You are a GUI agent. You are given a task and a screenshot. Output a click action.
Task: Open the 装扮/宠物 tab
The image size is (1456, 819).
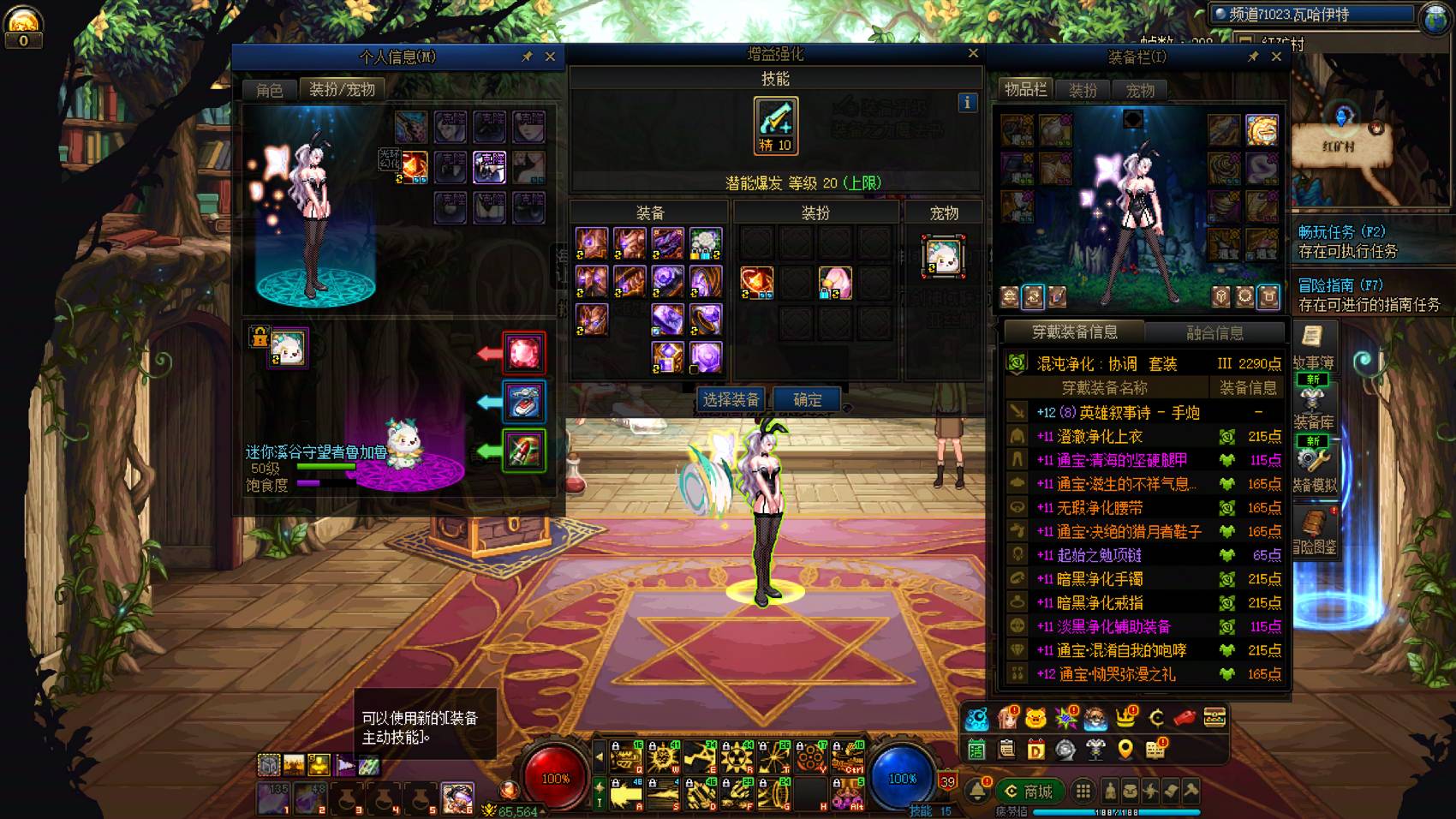(342, 90)
